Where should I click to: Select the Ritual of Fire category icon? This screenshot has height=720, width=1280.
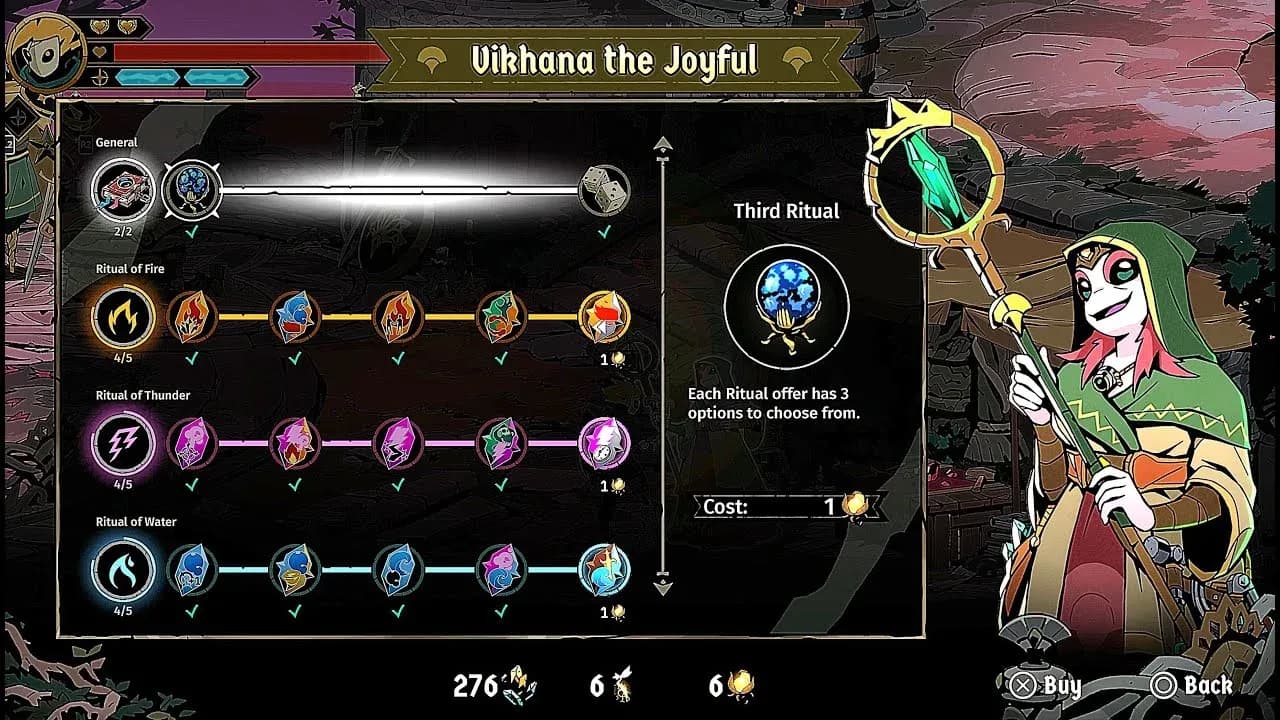coord(124,317)
